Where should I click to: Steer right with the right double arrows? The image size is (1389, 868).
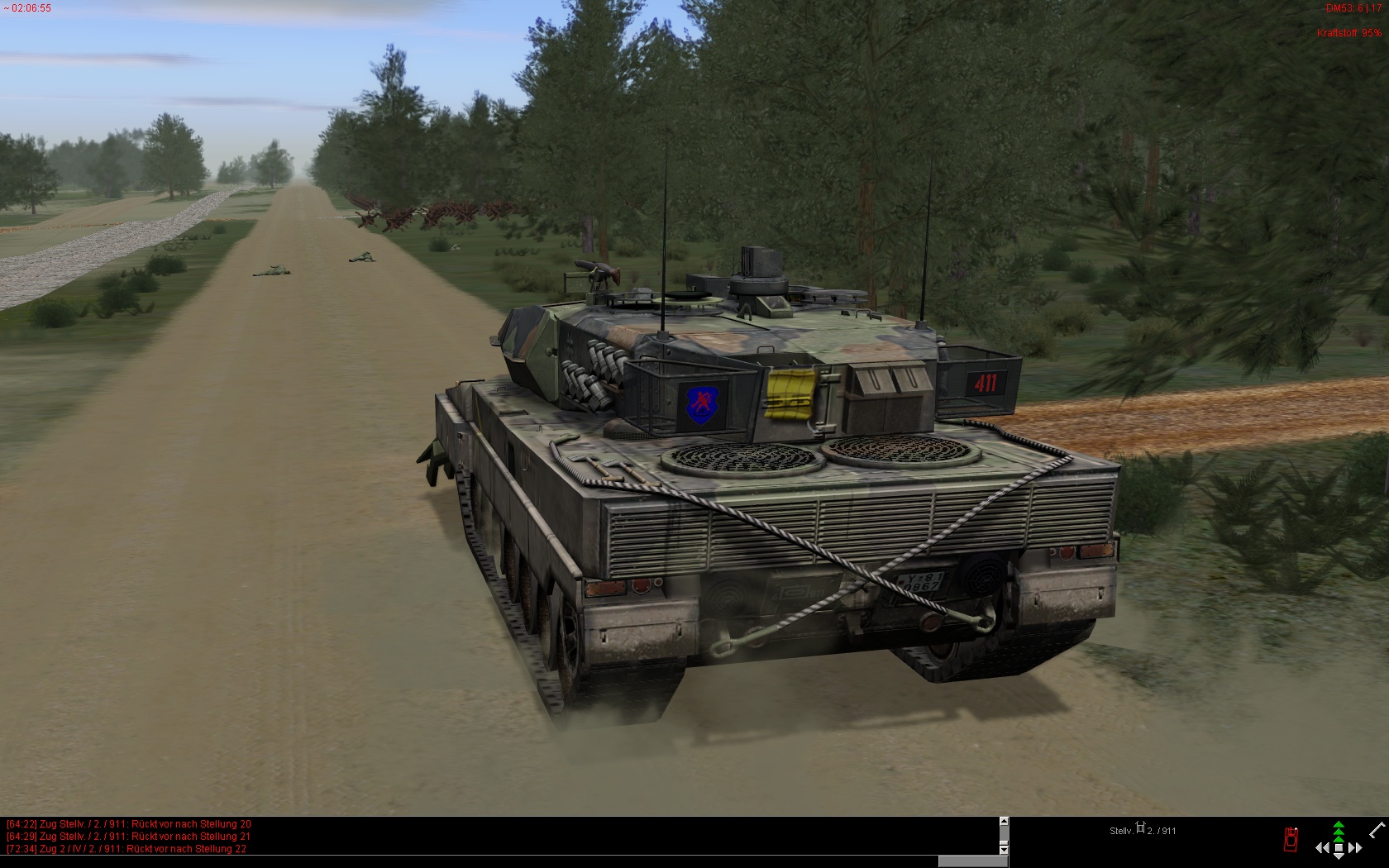(1355, 847)
